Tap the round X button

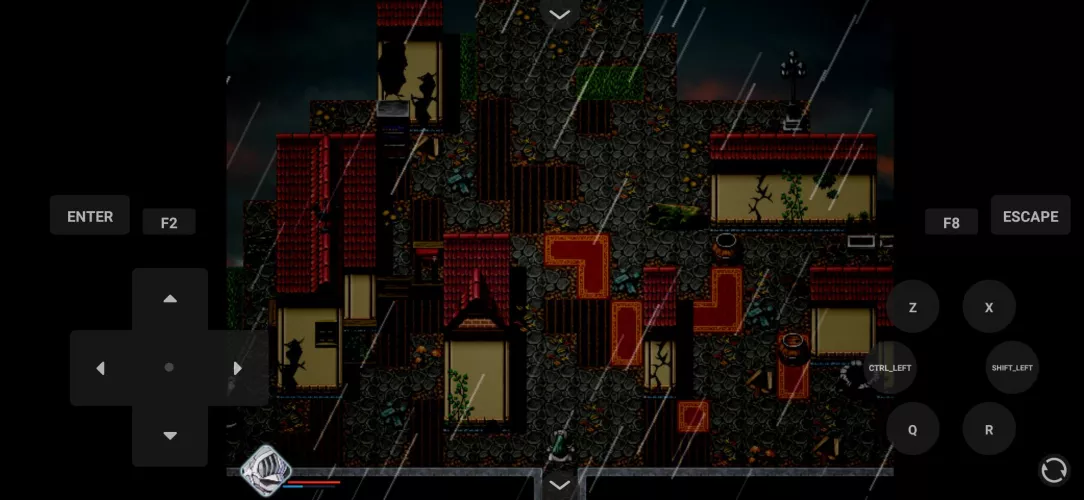tap(989, 307)
